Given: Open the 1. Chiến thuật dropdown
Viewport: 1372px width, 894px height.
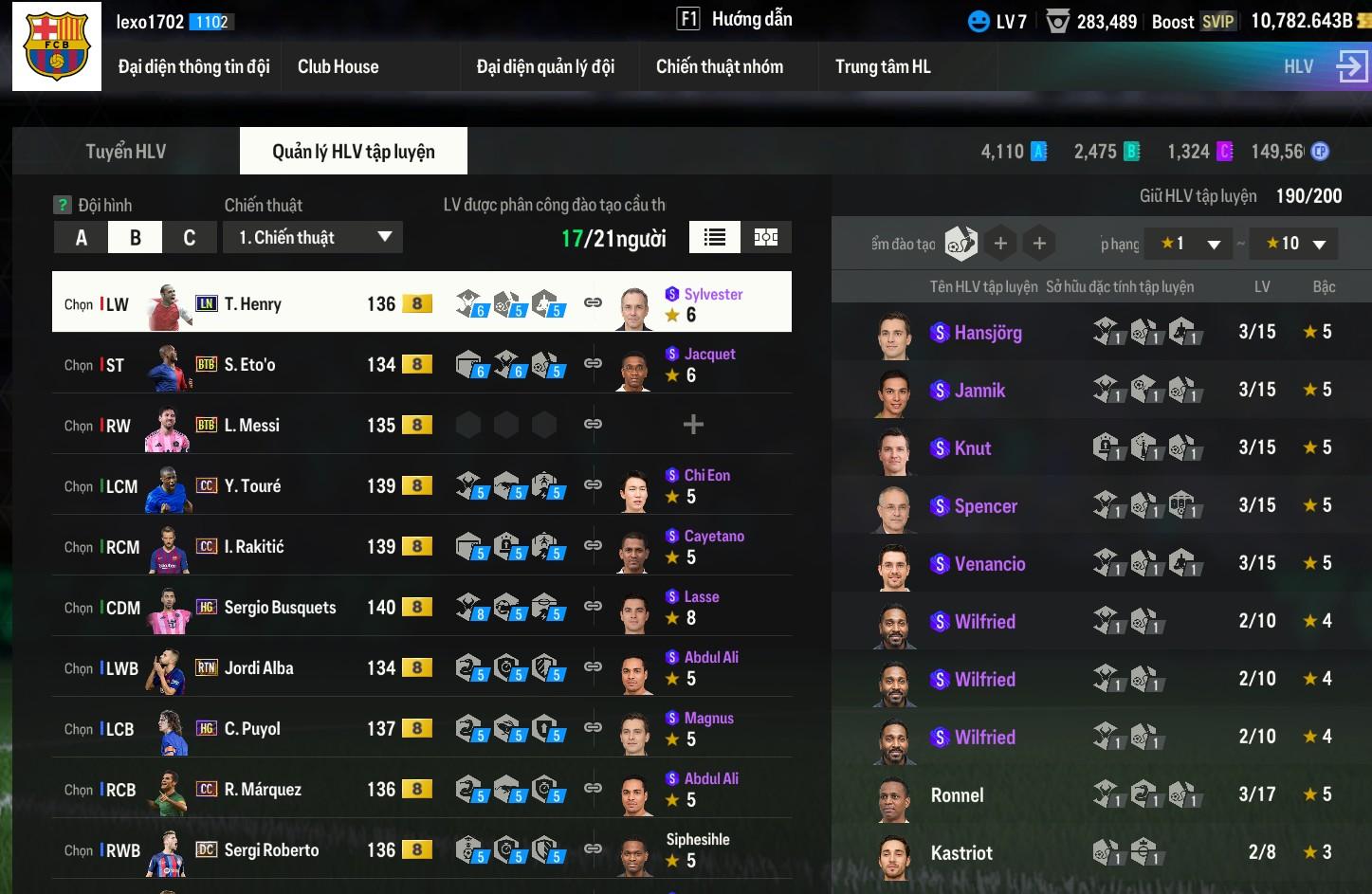Looking at the screenshot, I should coord(313,238).
